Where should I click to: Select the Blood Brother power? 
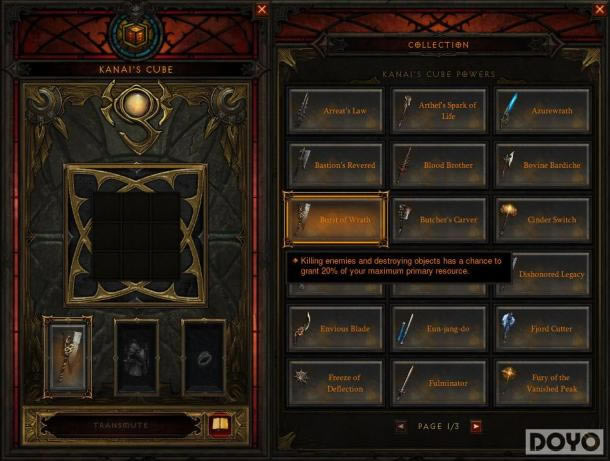(x=438, y=164)
